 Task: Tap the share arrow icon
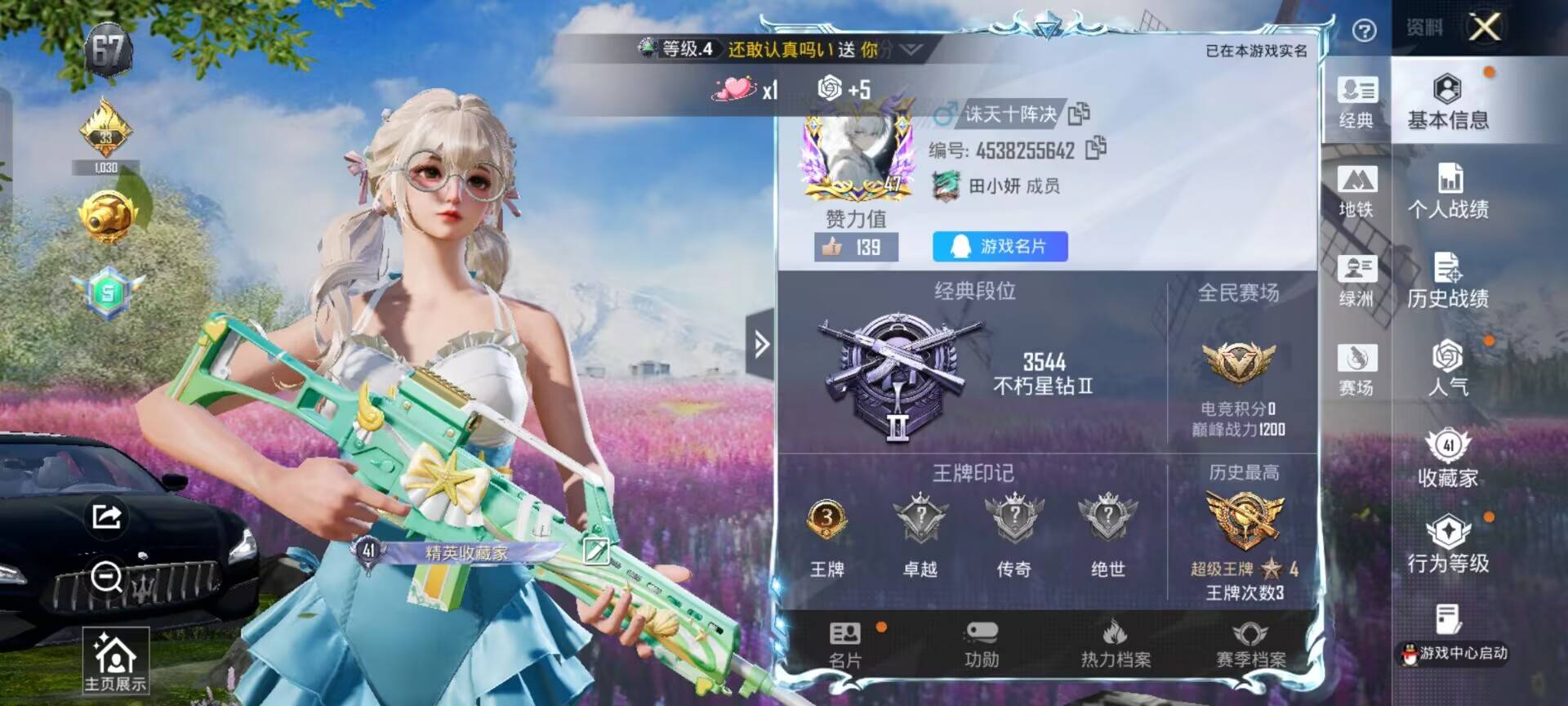(107, 516)
